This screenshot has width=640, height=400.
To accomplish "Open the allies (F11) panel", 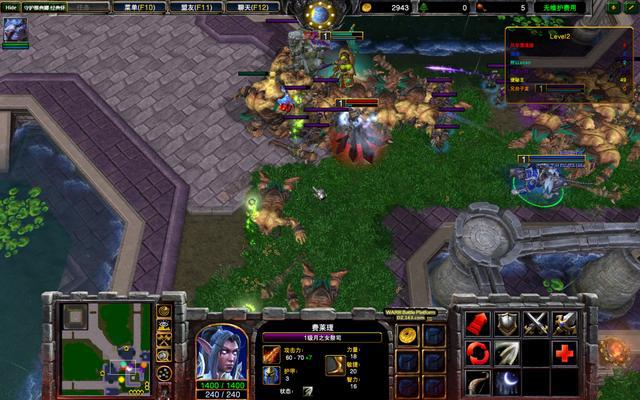I will click(x=196, y=7).
